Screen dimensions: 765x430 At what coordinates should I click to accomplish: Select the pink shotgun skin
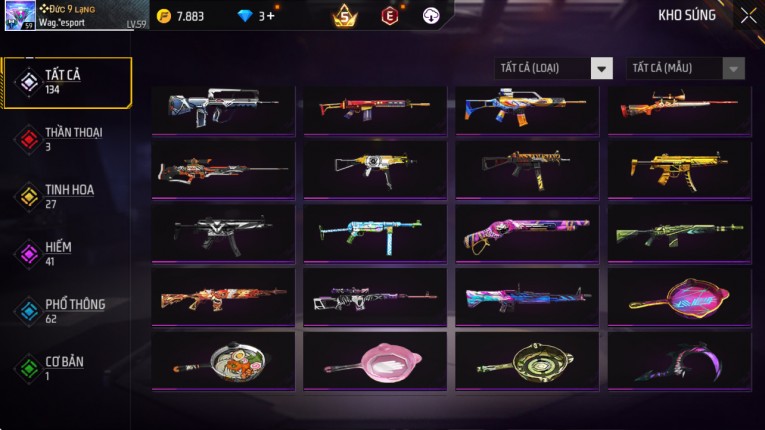tap(527, 233)
